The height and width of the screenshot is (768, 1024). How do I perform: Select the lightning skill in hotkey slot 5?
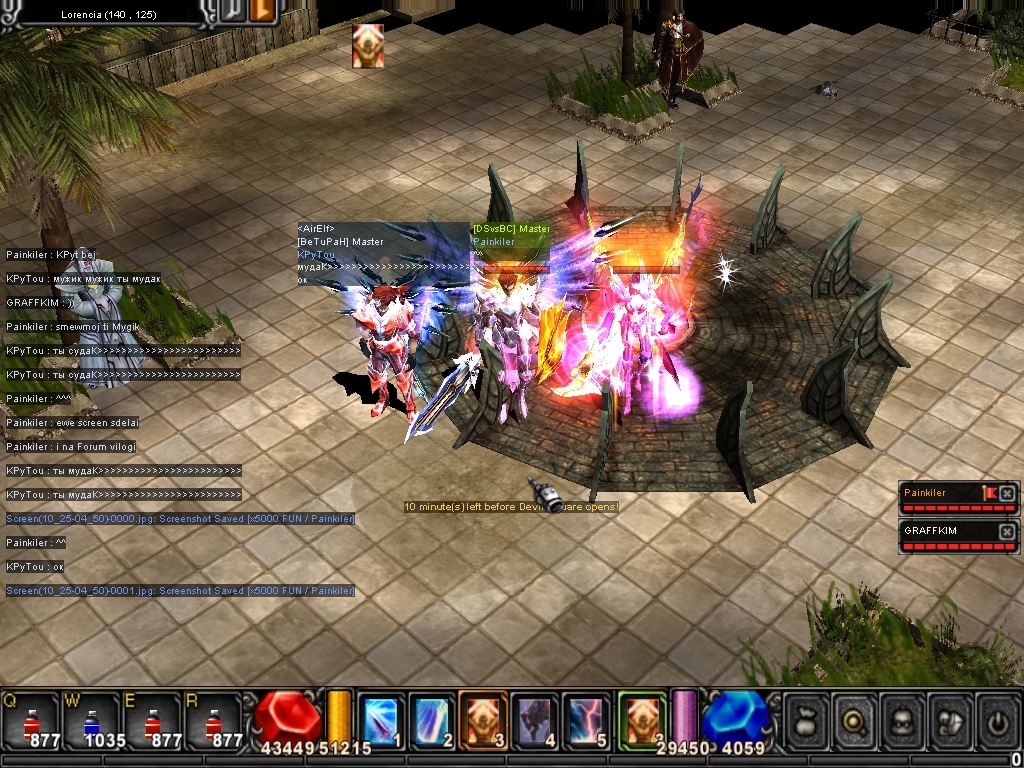point(587,720)
